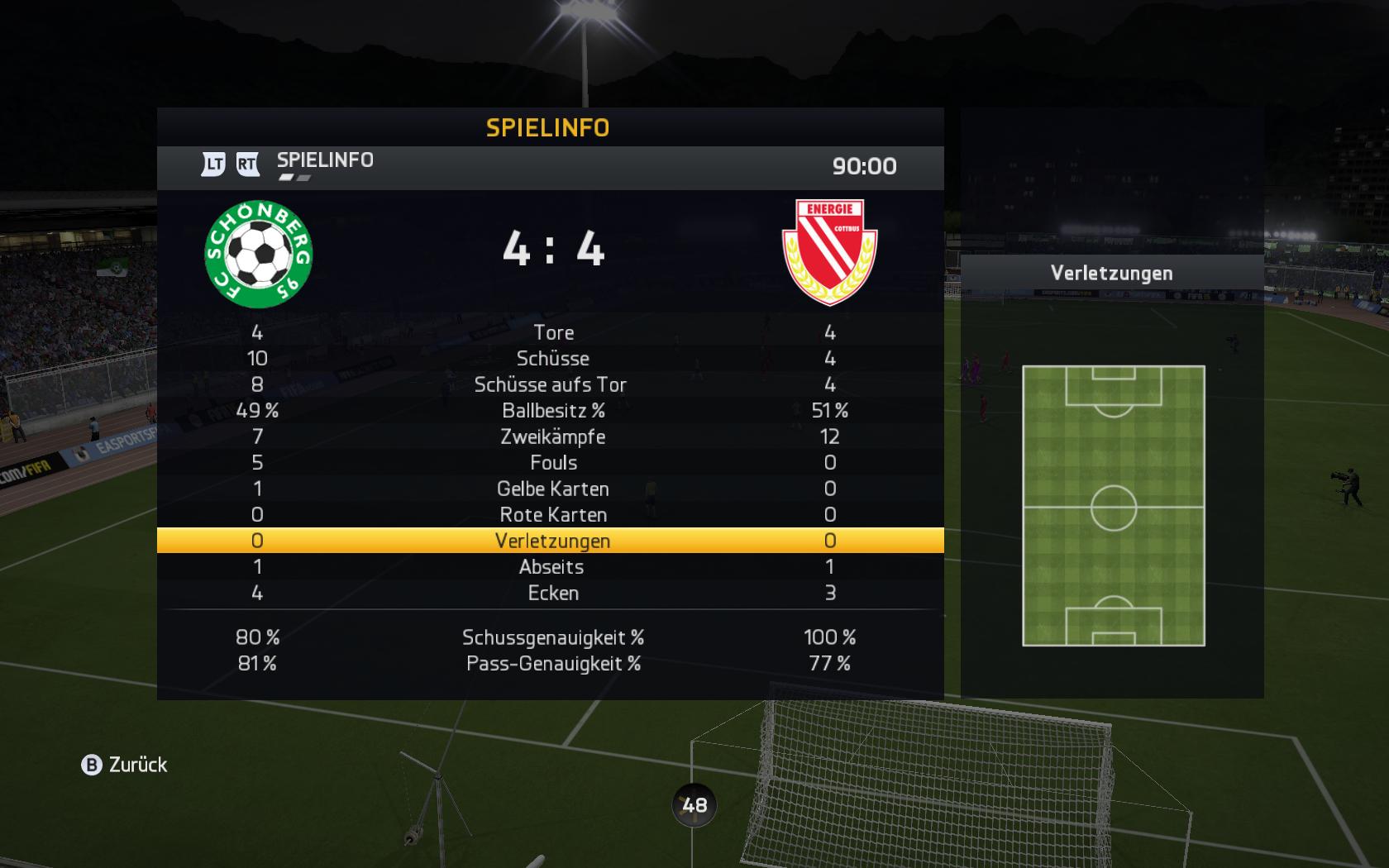The height and width of the screenshot is (868, 1389).
Task: Choose the Rote Karten row
Action: tap(553, 515)
